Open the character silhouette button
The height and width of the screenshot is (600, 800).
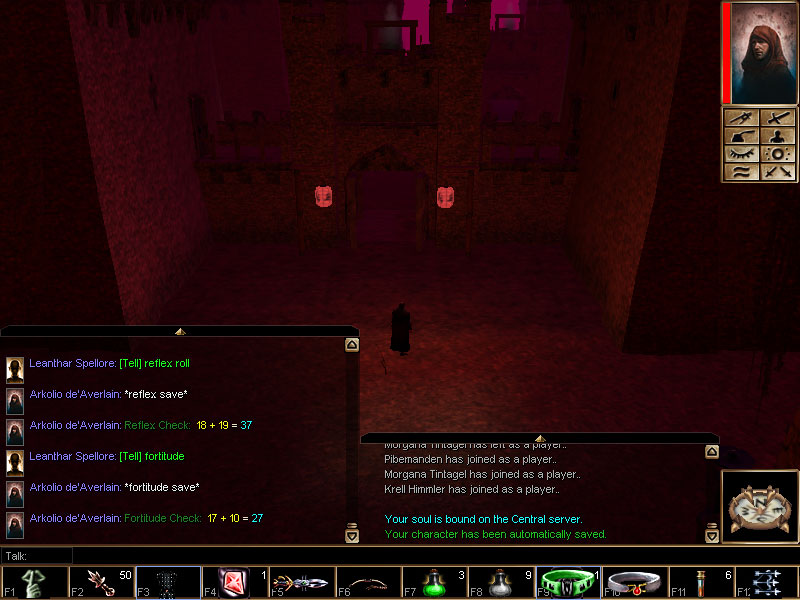776,136
